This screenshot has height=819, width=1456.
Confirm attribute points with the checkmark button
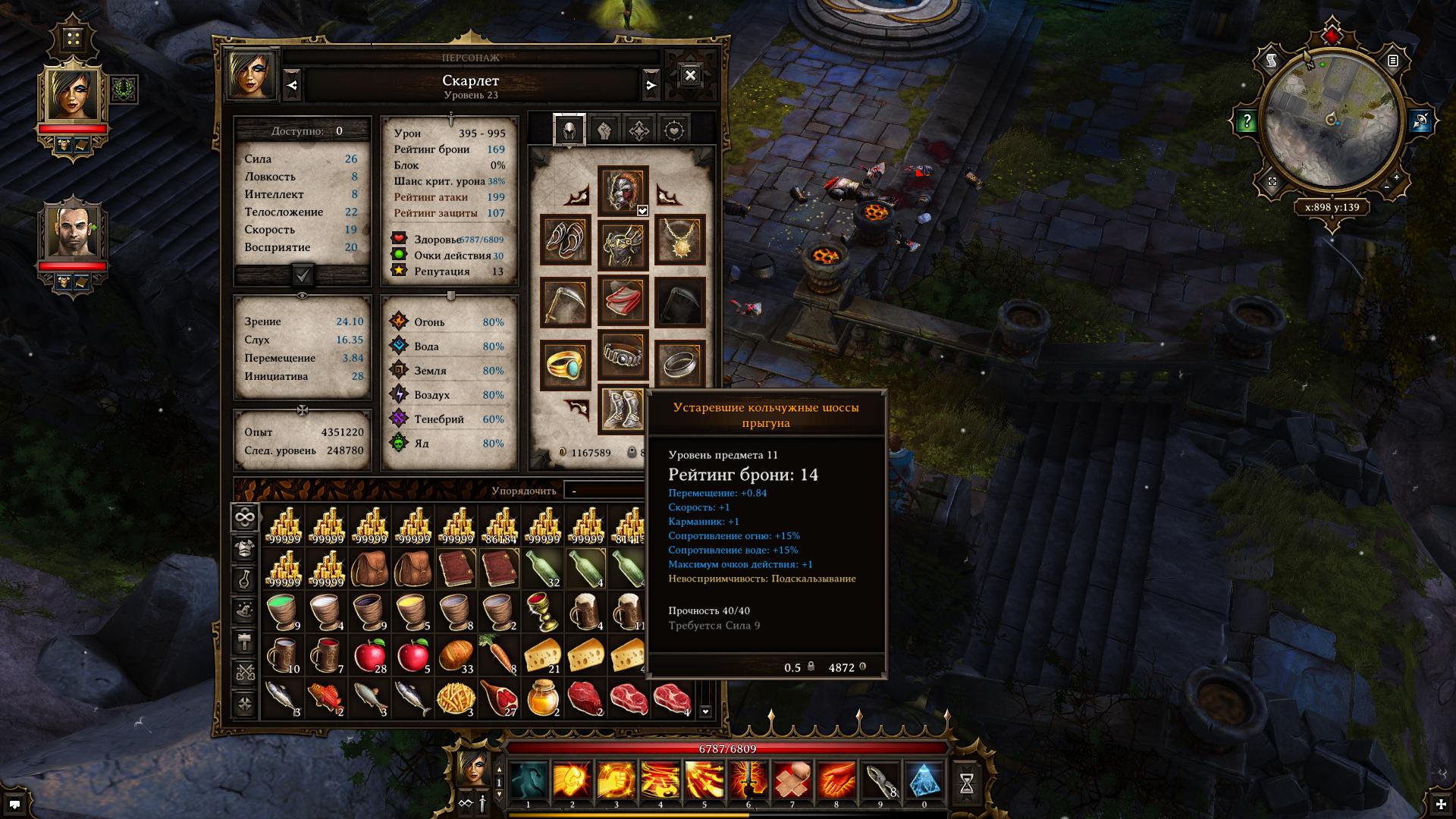coord(303,275)
